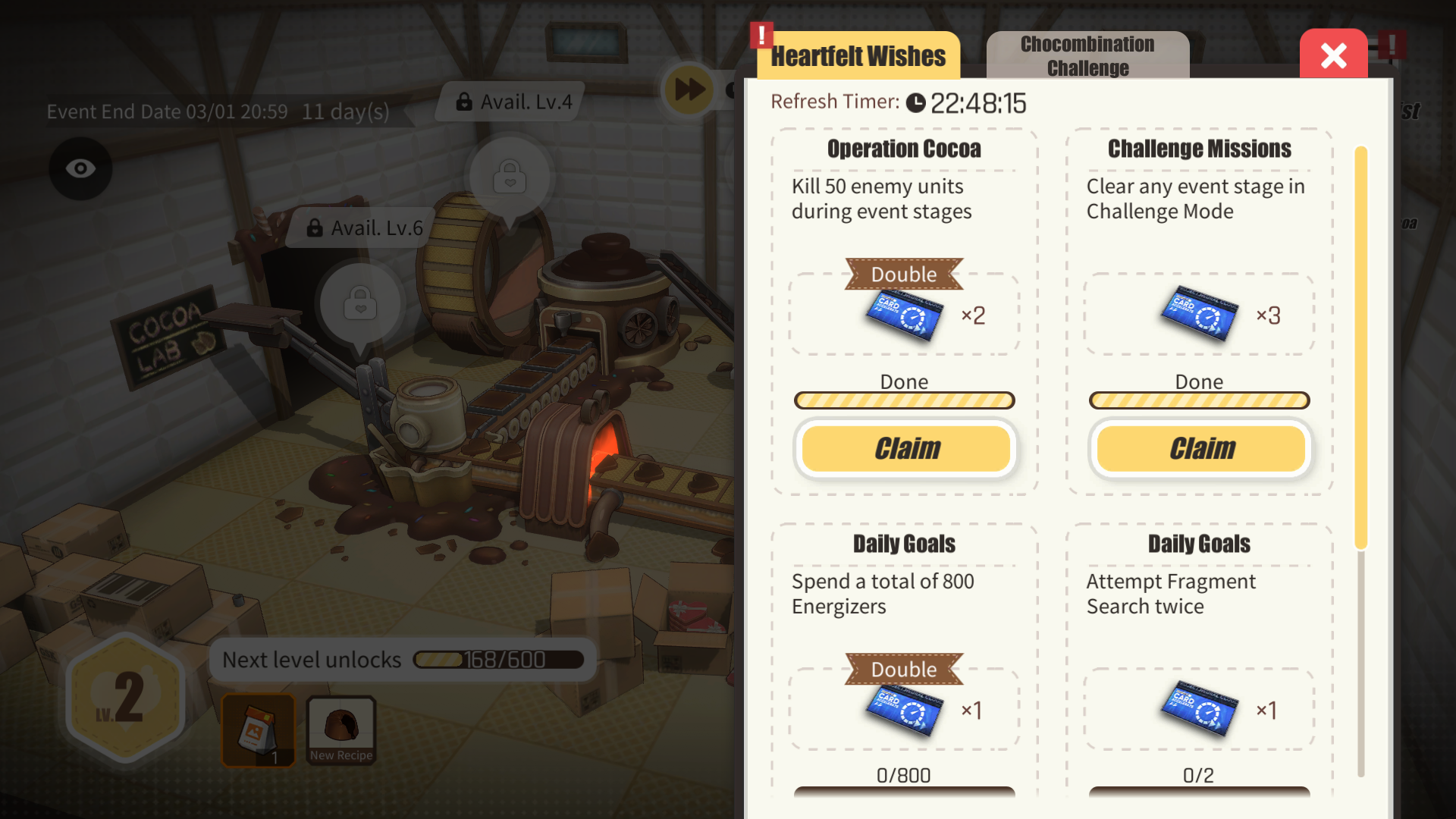
Task: Inspect the 800 Energizers goal reward card
Action: point(905,711)
